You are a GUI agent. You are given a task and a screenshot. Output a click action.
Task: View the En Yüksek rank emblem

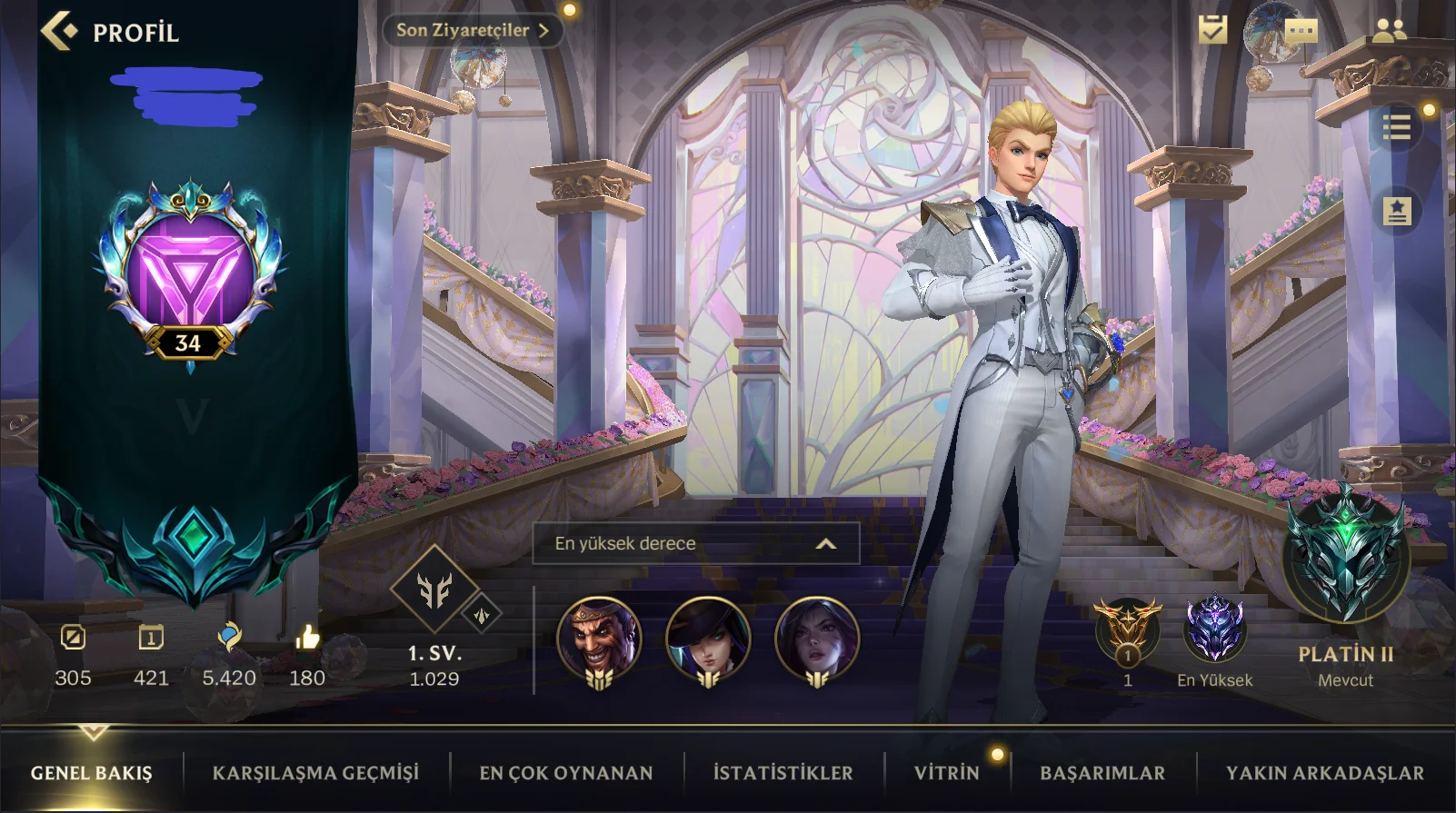click(x=1214, y=629)
